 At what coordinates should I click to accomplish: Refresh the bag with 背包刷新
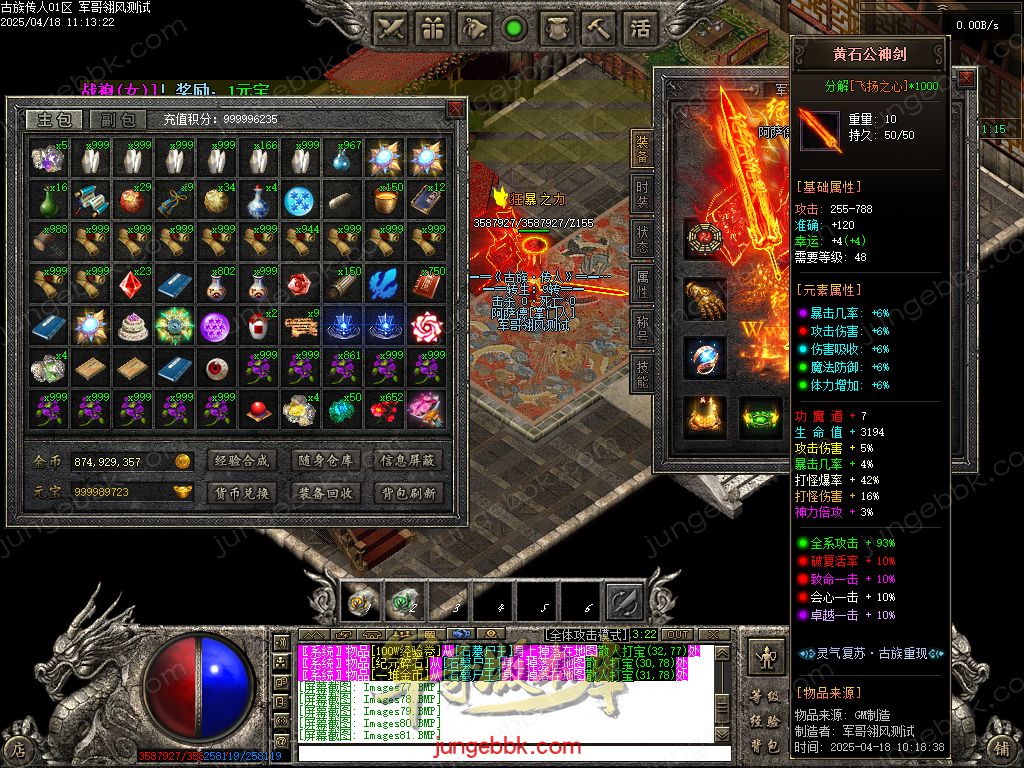click(408, 493)
